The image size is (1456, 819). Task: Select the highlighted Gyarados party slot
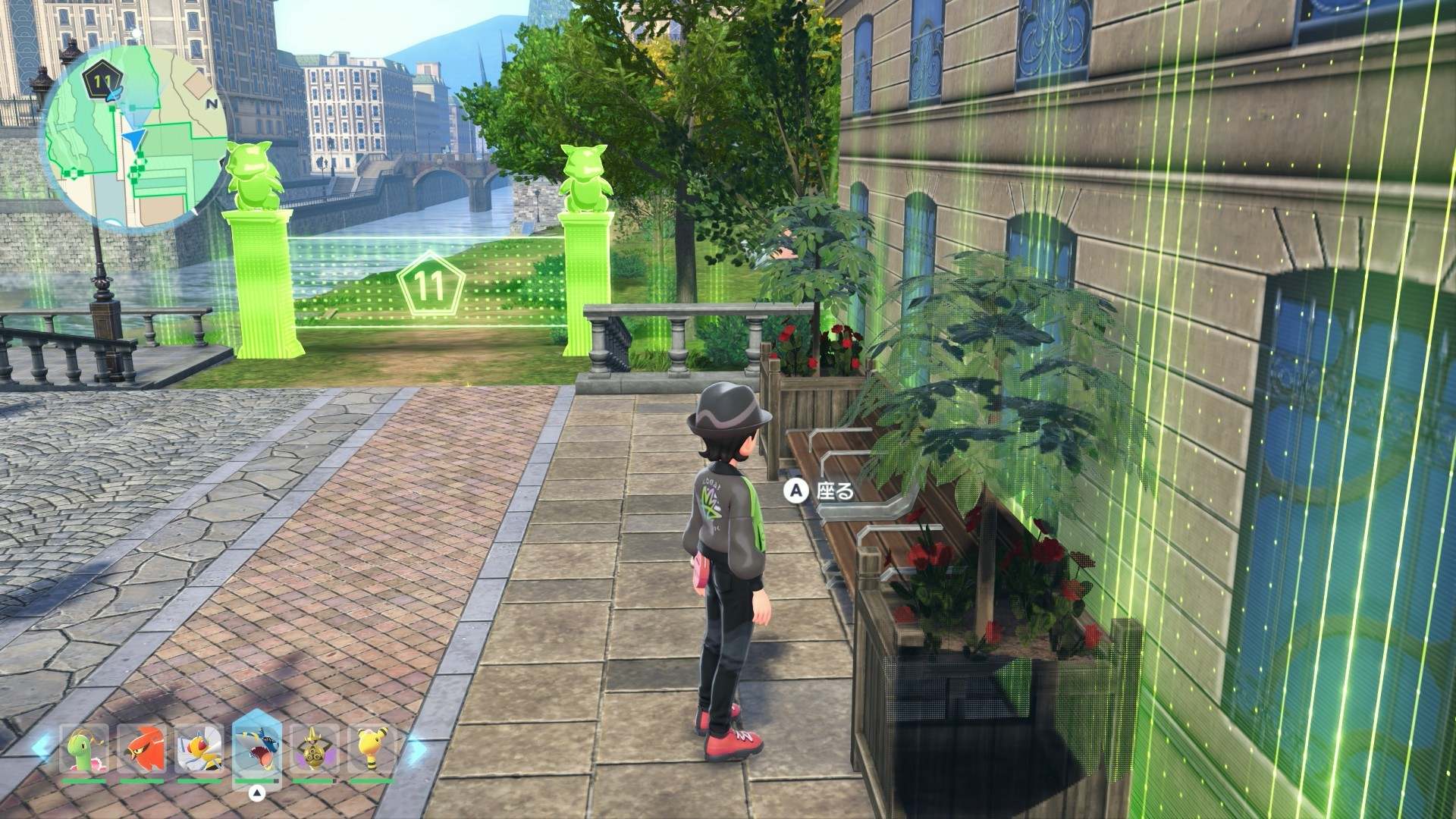coord(257,750)
